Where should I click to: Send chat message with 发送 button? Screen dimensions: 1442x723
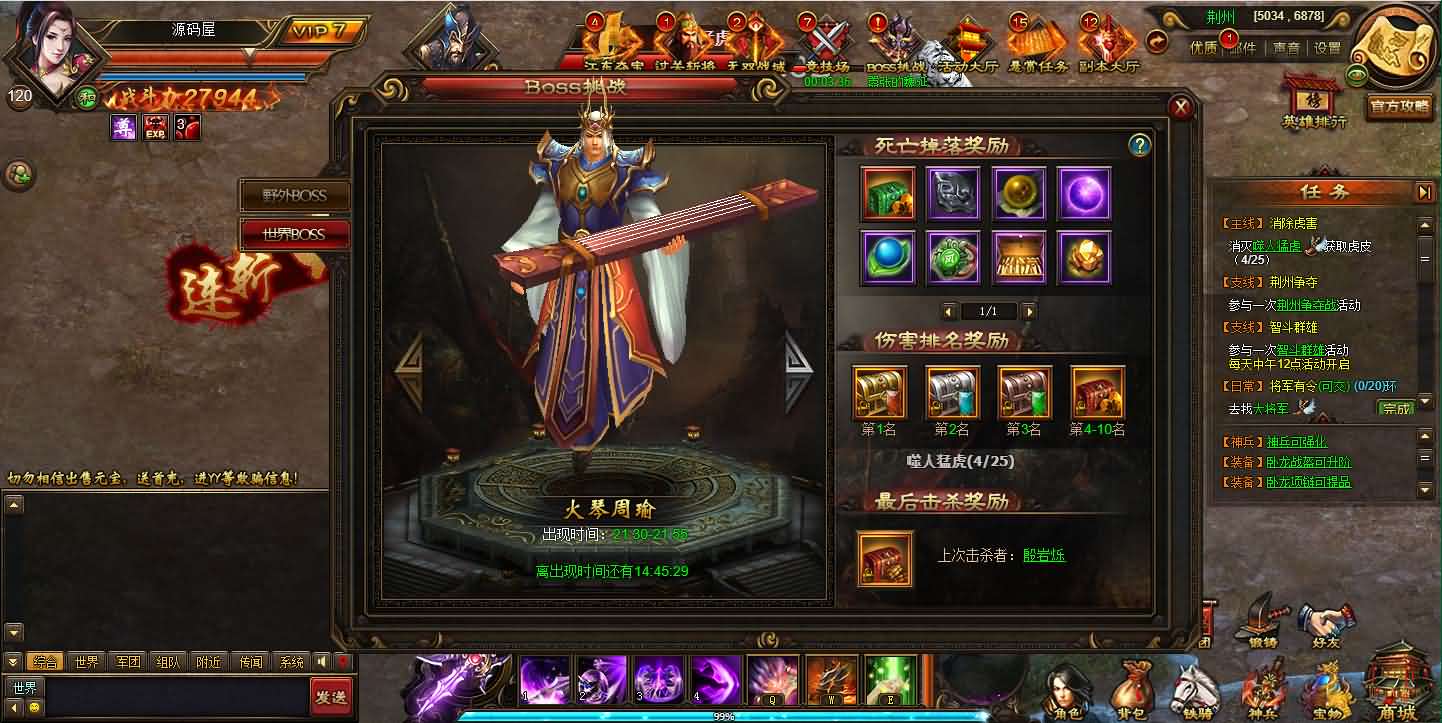tap(330, 696)
